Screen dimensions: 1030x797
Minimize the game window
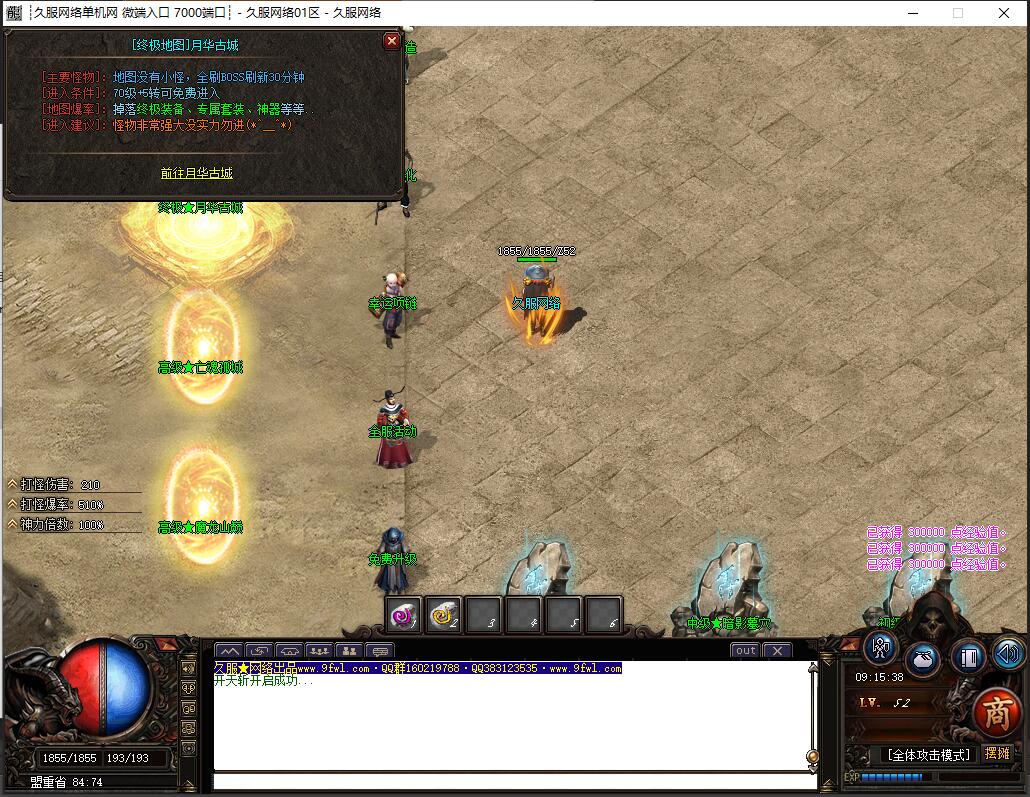(912, 13)
